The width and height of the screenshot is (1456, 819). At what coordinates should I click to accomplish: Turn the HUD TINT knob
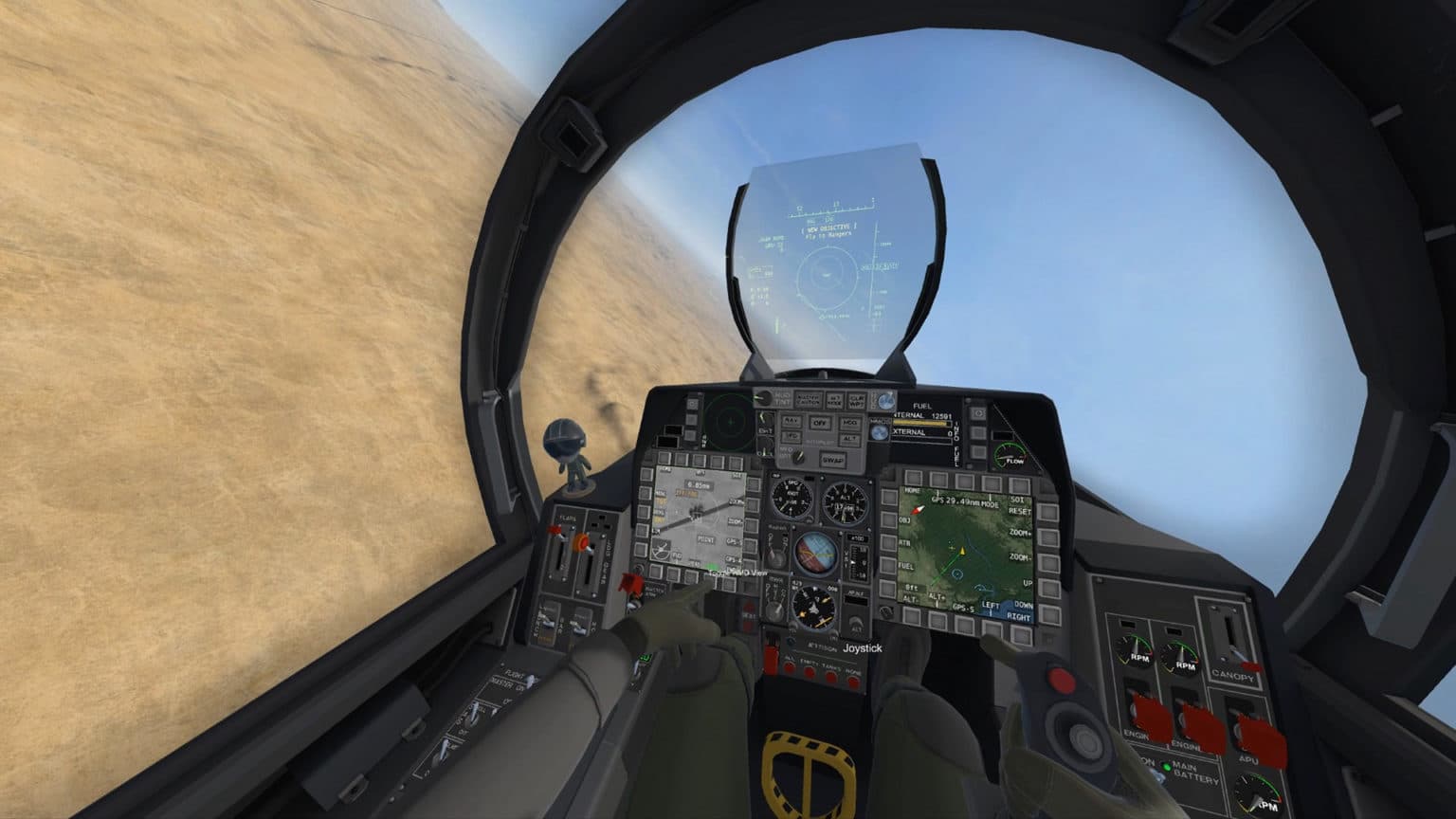pyautogui.click(x=764, y=397)
